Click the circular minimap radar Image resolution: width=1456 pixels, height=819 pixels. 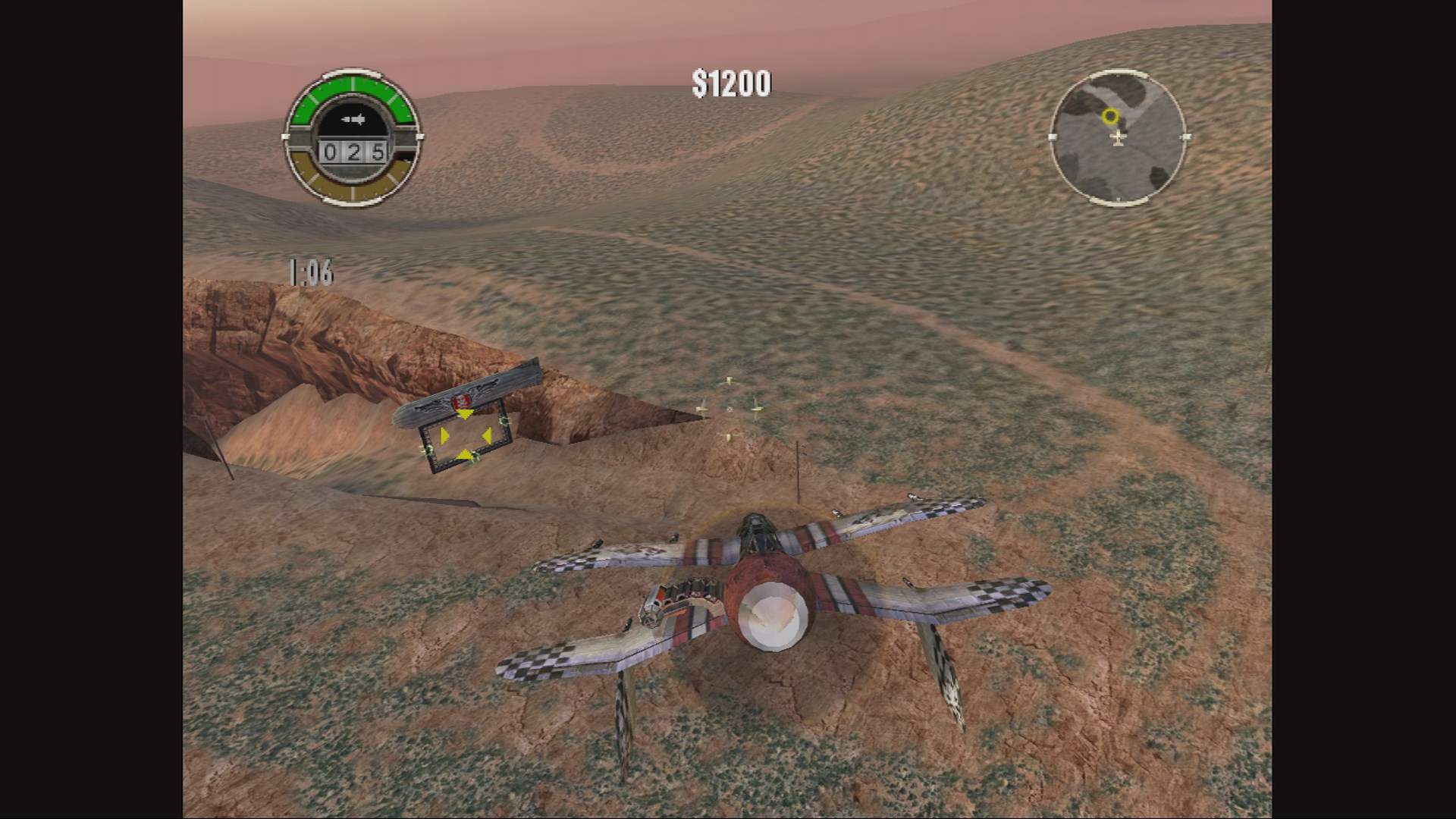tap(1118, 137)
